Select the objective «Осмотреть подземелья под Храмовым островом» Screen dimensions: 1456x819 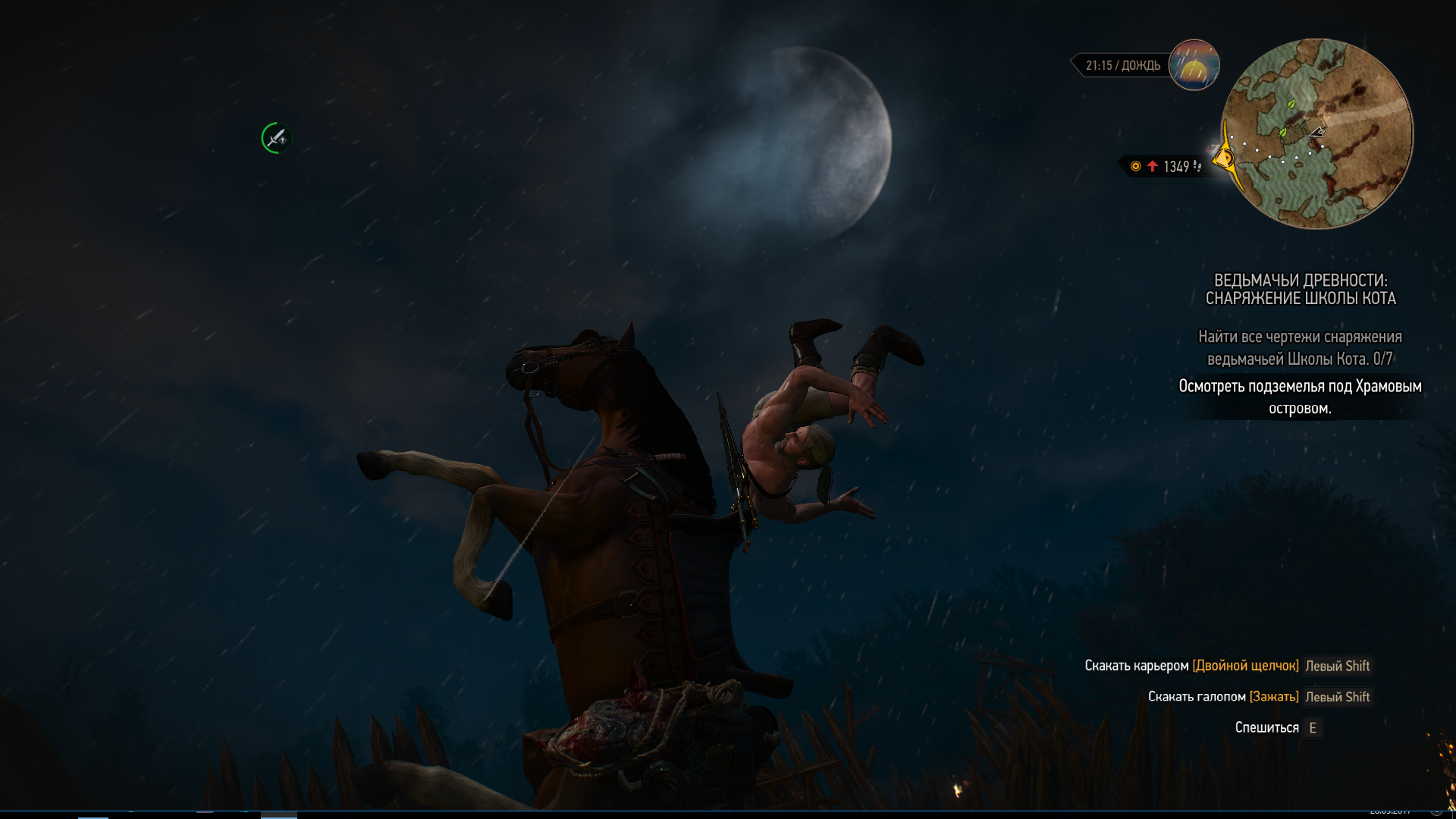tap(1300, 397)
